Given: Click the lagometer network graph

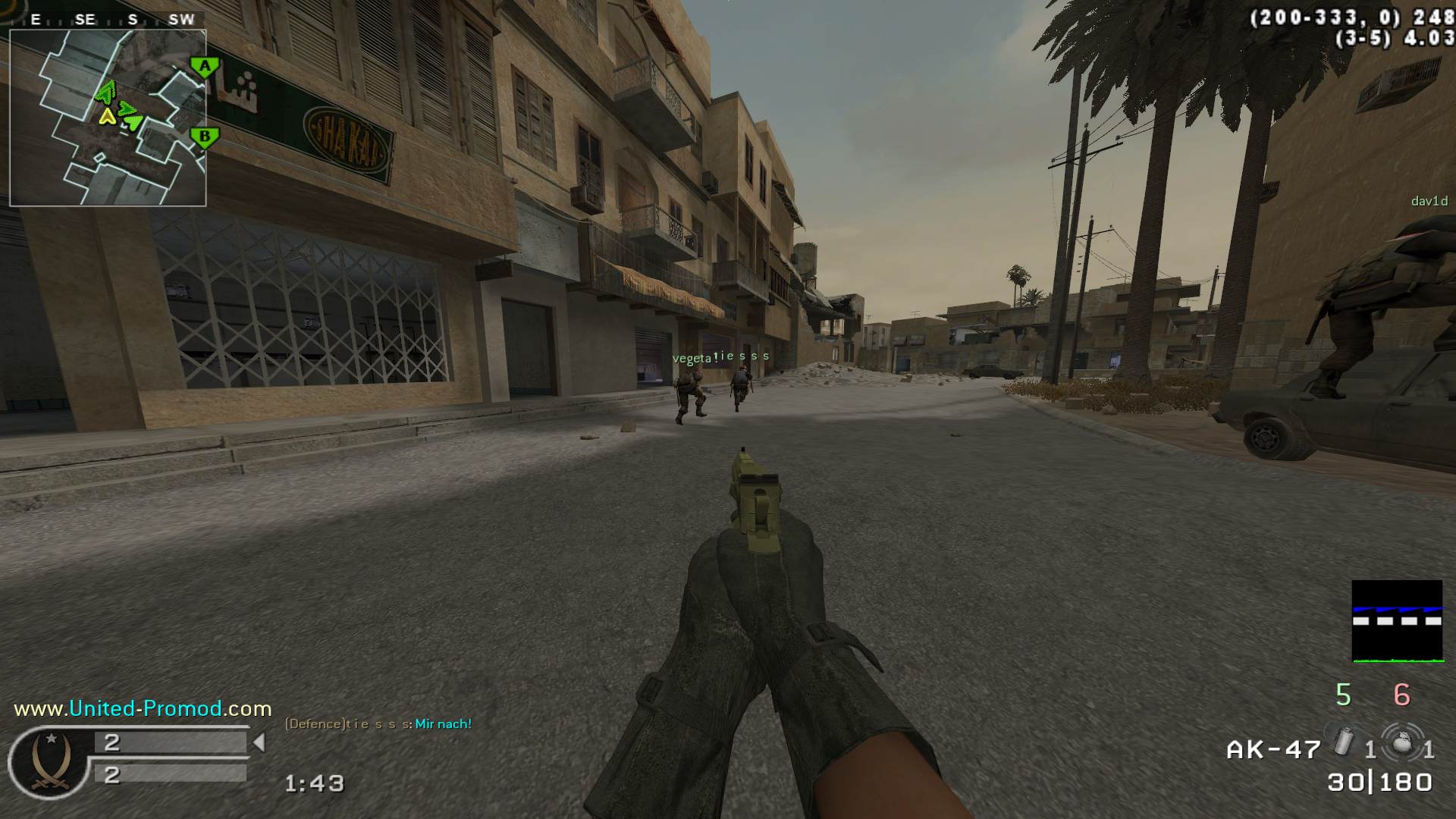Looking at the screenshot, I should click(x=1397, y=621).
